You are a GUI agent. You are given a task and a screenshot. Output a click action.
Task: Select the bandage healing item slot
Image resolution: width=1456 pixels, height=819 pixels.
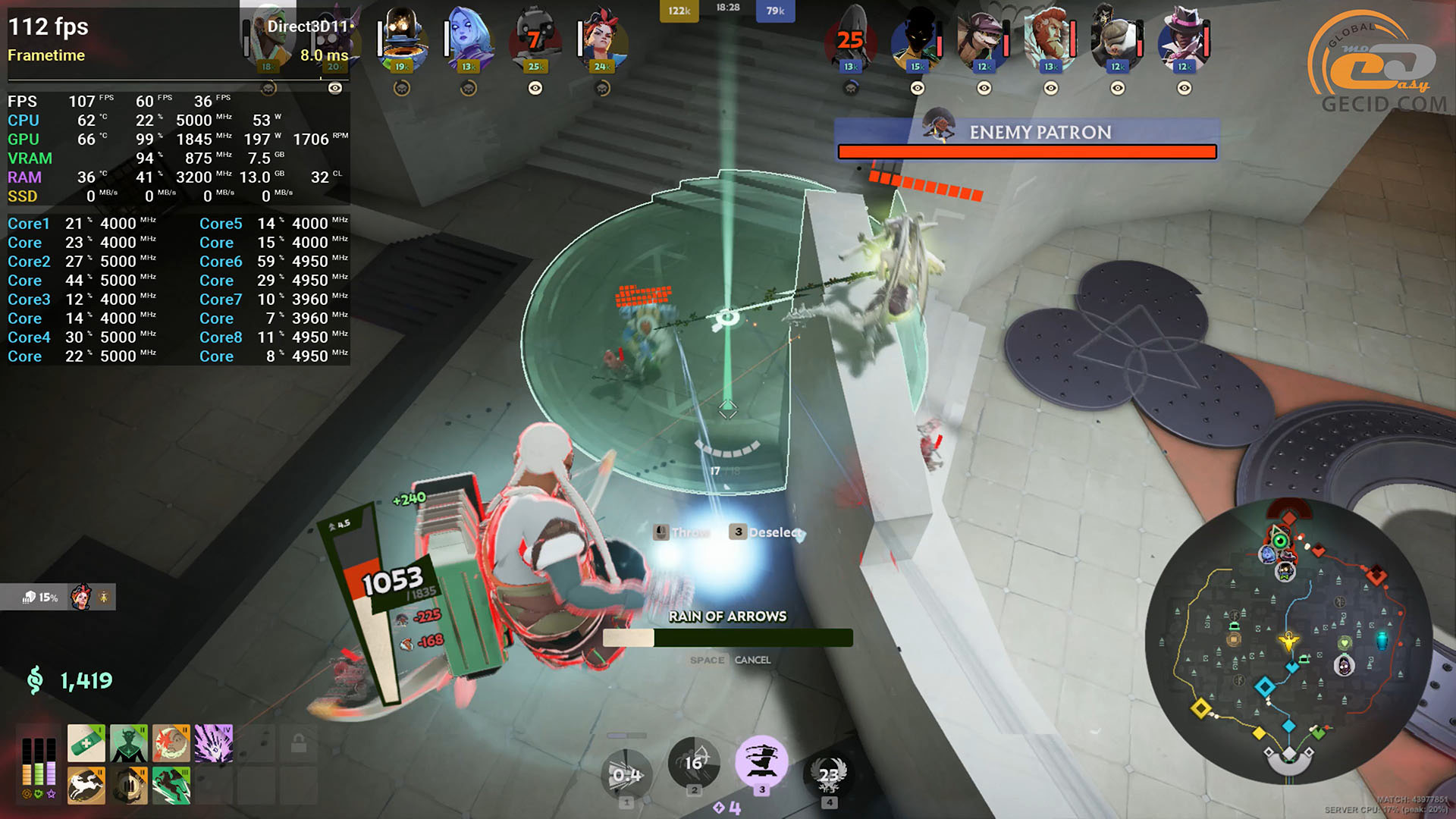pos(86,743)
